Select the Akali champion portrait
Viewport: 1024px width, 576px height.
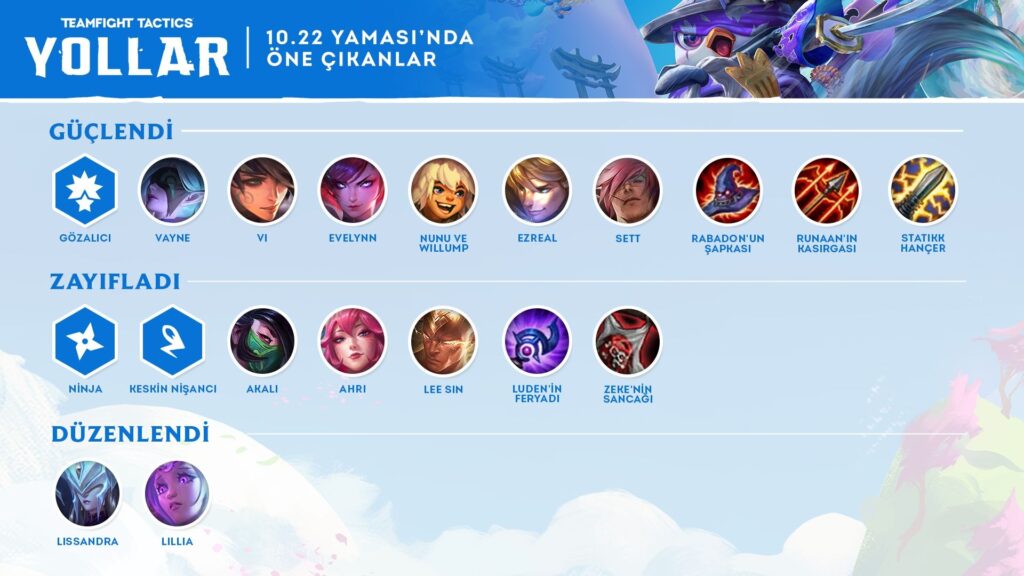262,341
